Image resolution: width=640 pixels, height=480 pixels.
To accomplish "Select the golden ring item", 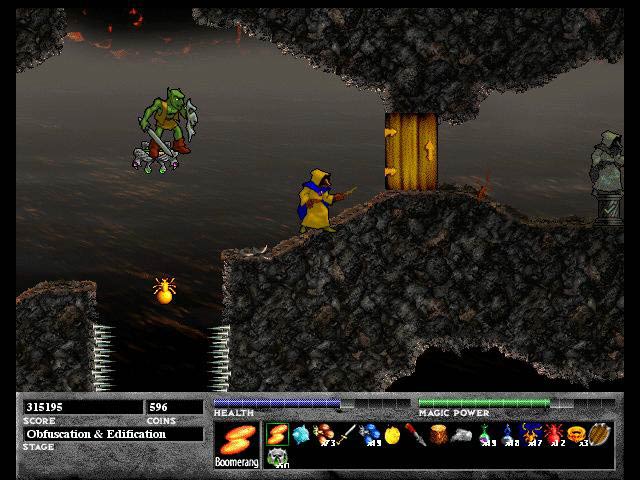I will tap(576, 435).
